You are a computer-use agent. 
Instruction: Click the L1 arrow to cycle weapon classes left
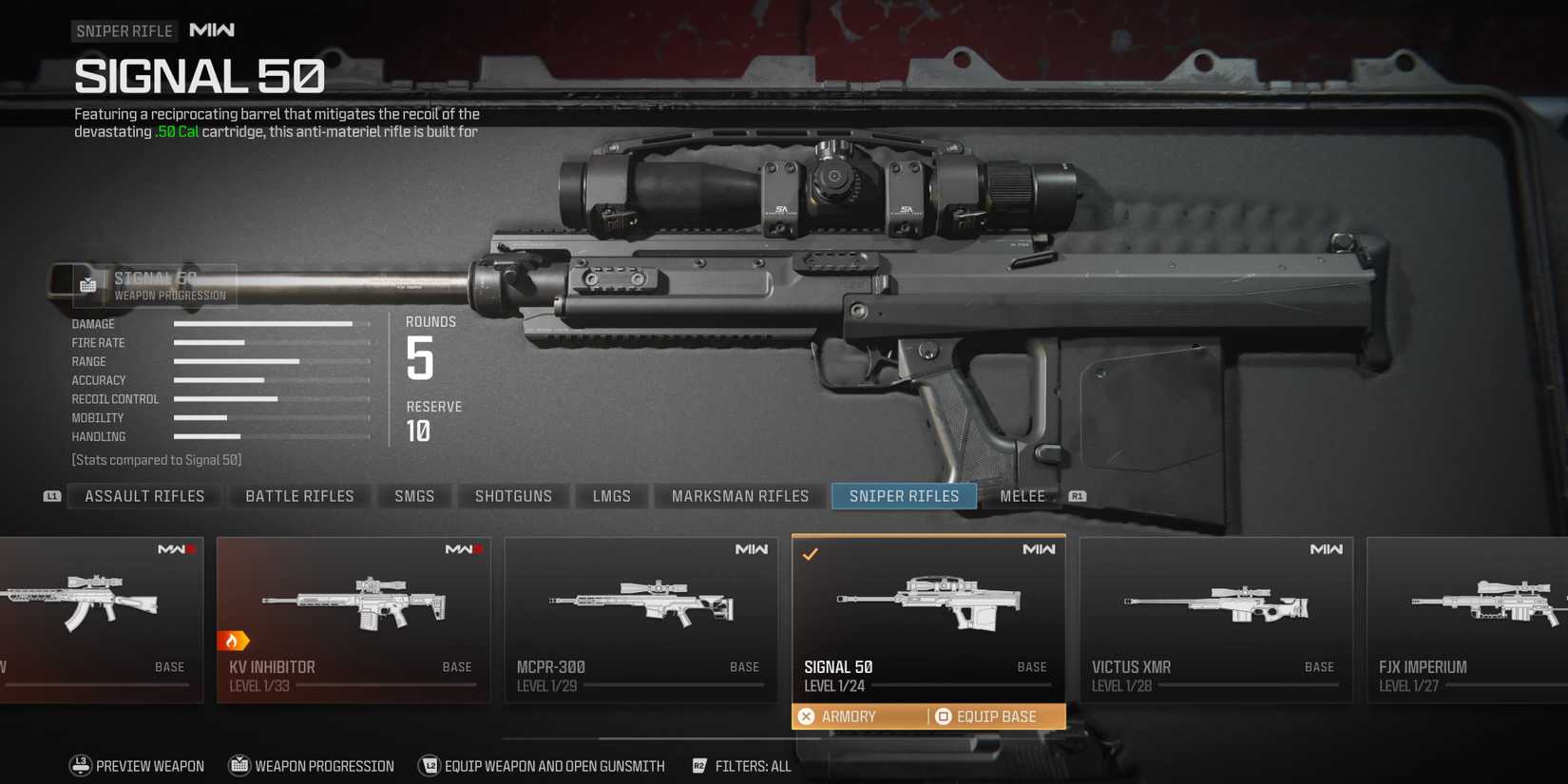pyautogui.click(x=52, y=495)
